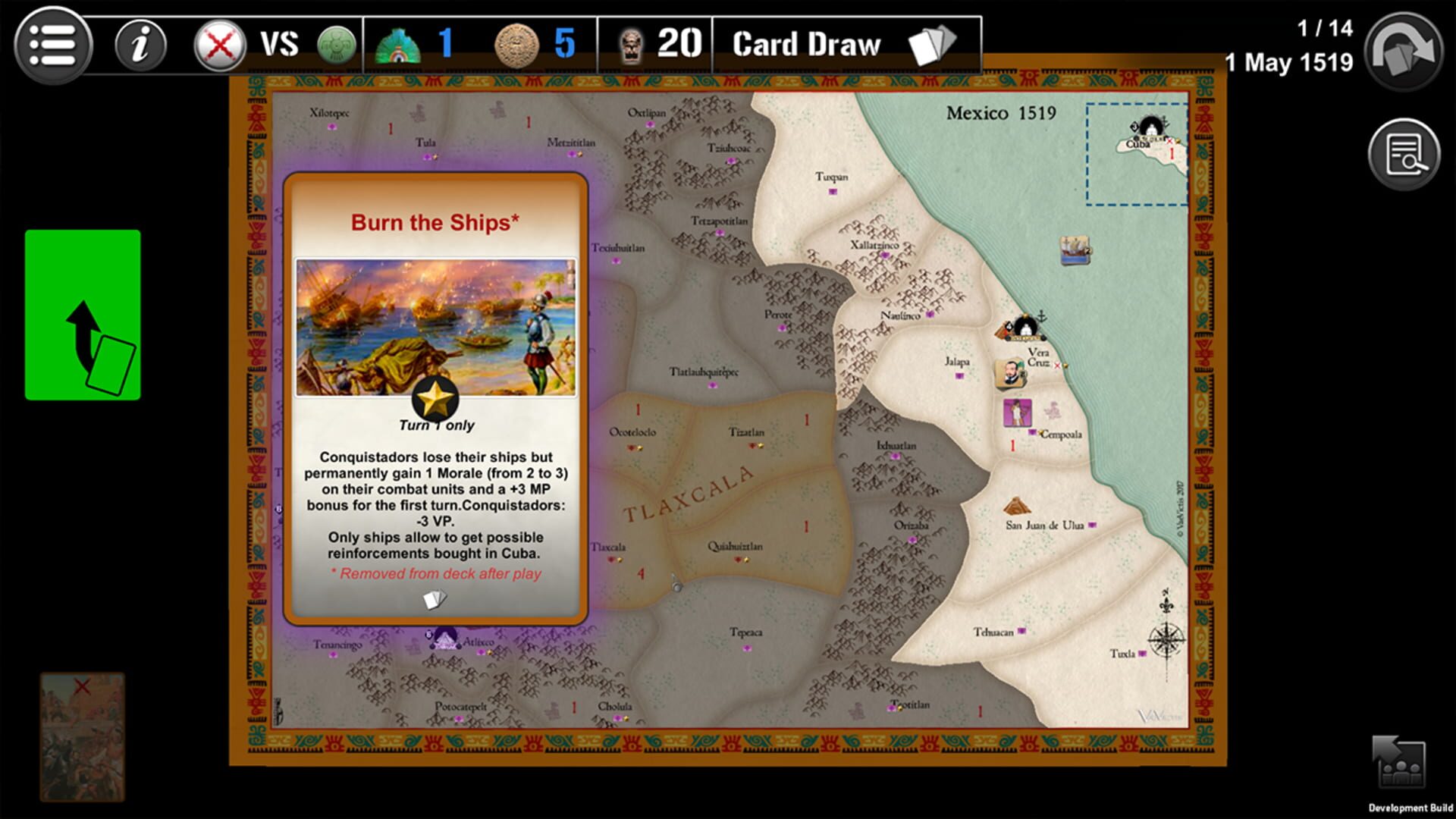The image size is (1456, 819).
Task: Click the anchor symbol at Vera Cruz
Action: point(1040,315)
